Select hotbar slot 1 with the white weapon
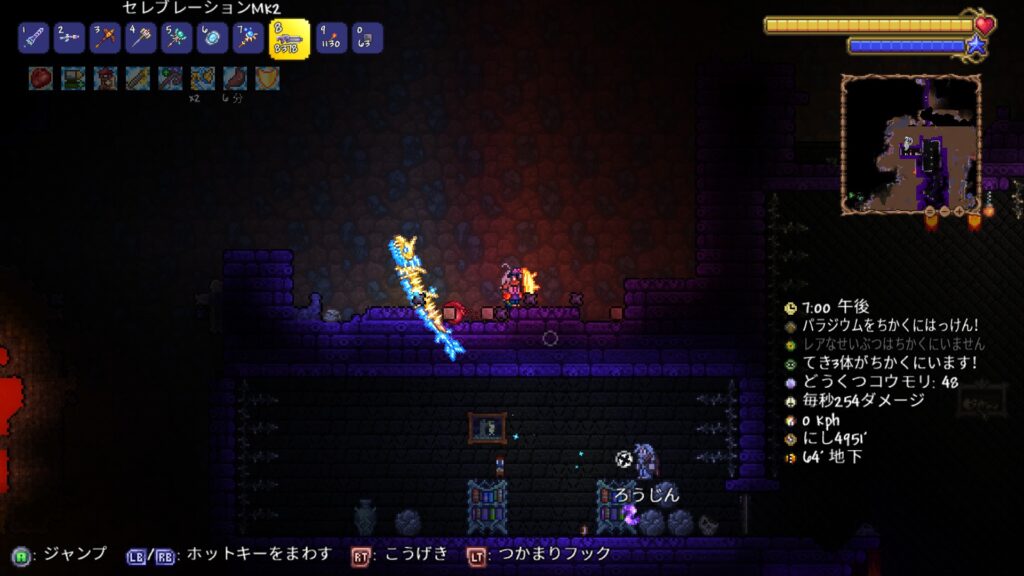The height and width of the screenshot is (576, 1024). 33,38
